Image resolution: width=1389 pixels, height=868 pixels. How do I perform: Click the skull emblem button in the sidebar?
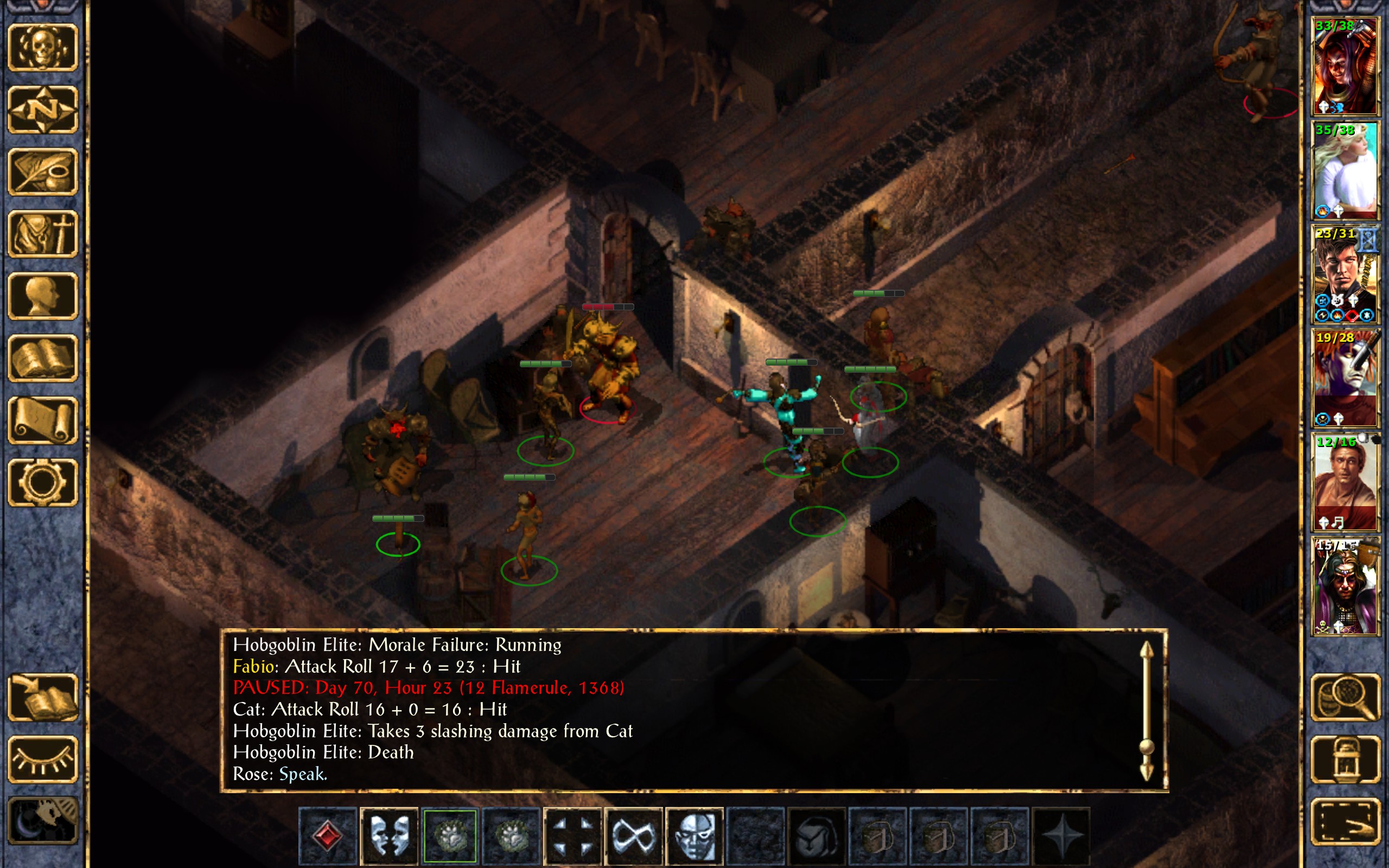pyautogui.click(x=42, y=48)
